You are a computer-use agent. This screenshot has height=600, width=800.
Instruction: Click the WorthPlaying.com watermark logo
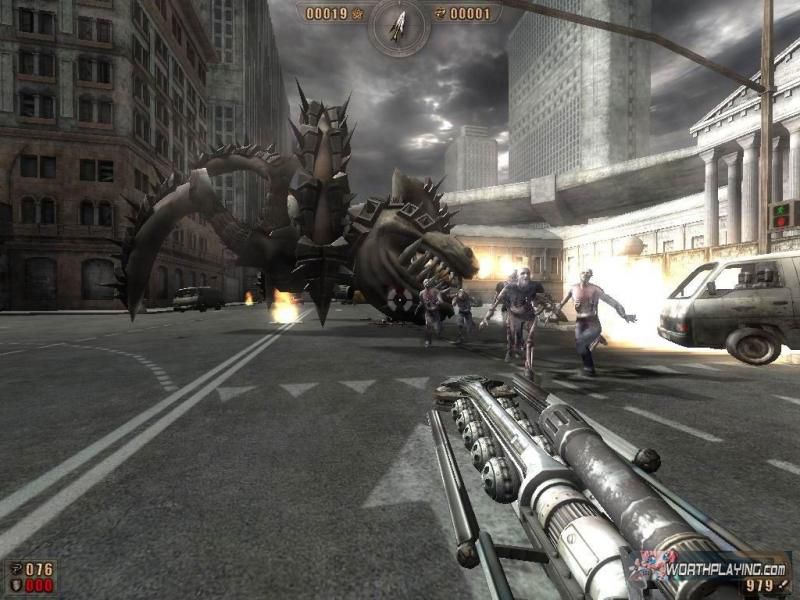pyautogui.click(x=718, y=567)
